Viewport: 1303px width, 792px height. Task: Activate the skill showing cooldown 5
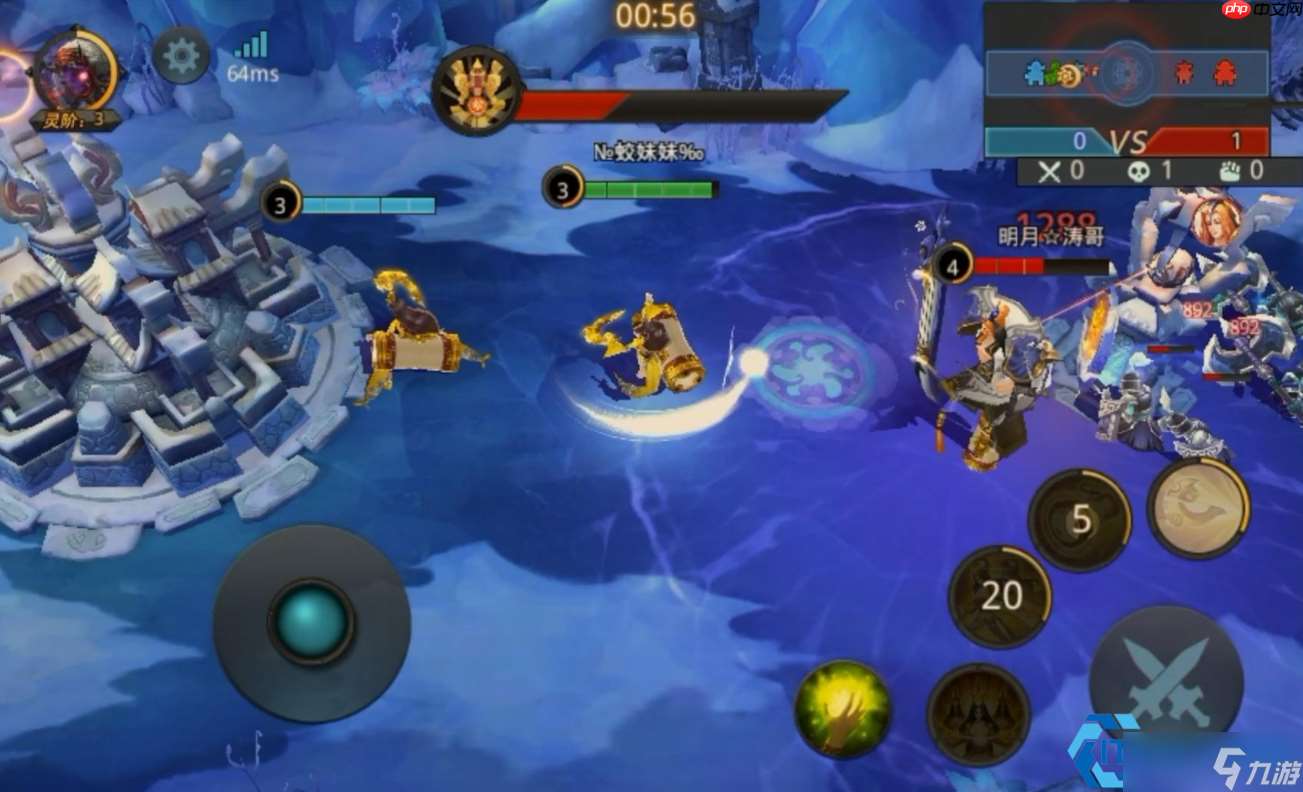pos(1080,520)
